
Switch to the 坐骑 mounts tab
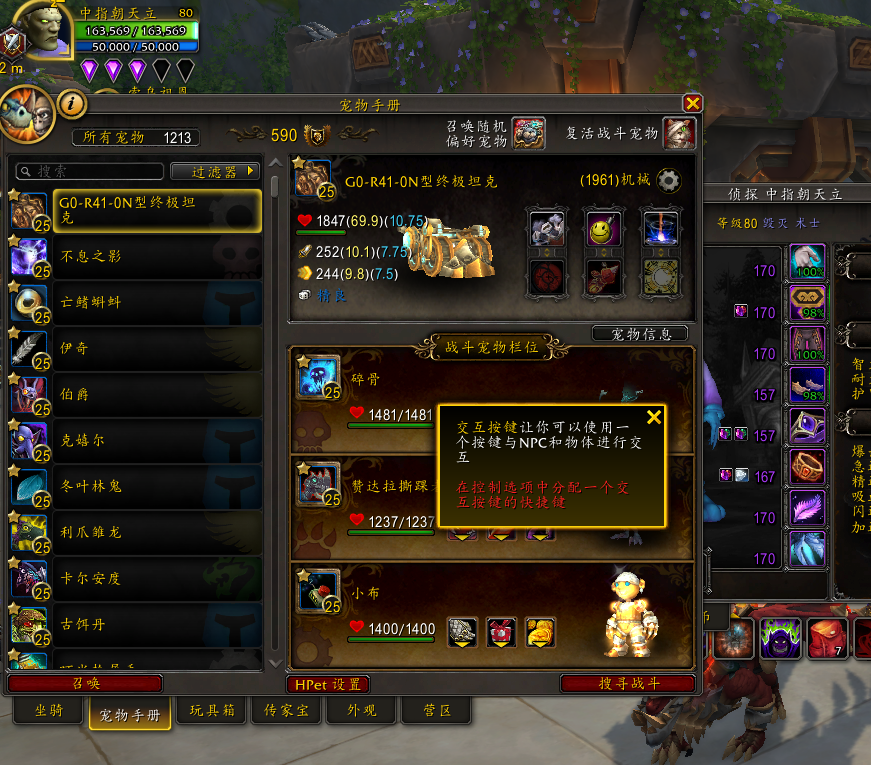pyautogui.click(x=49, y=711)
